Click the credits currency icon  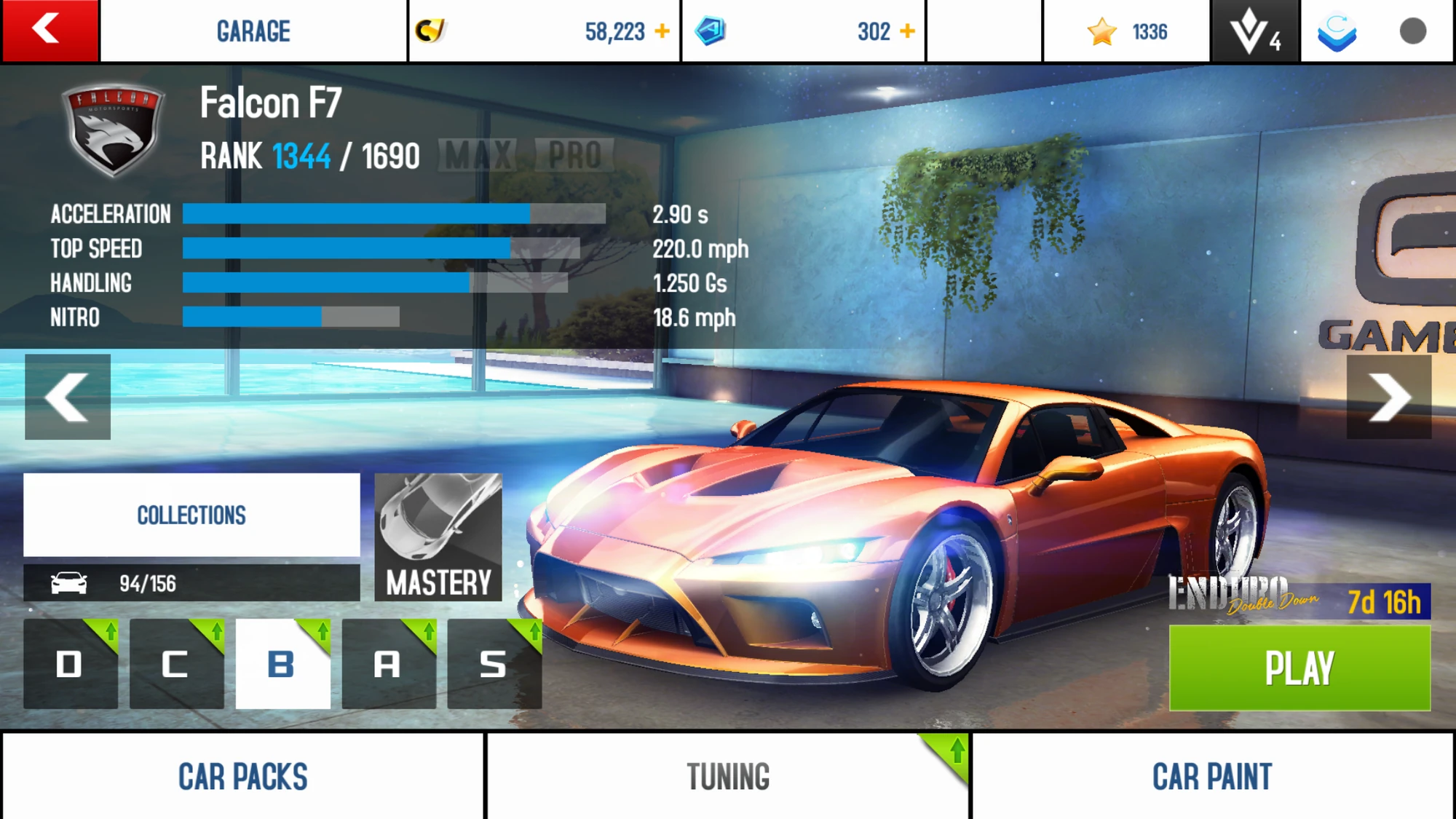point(432,31)
